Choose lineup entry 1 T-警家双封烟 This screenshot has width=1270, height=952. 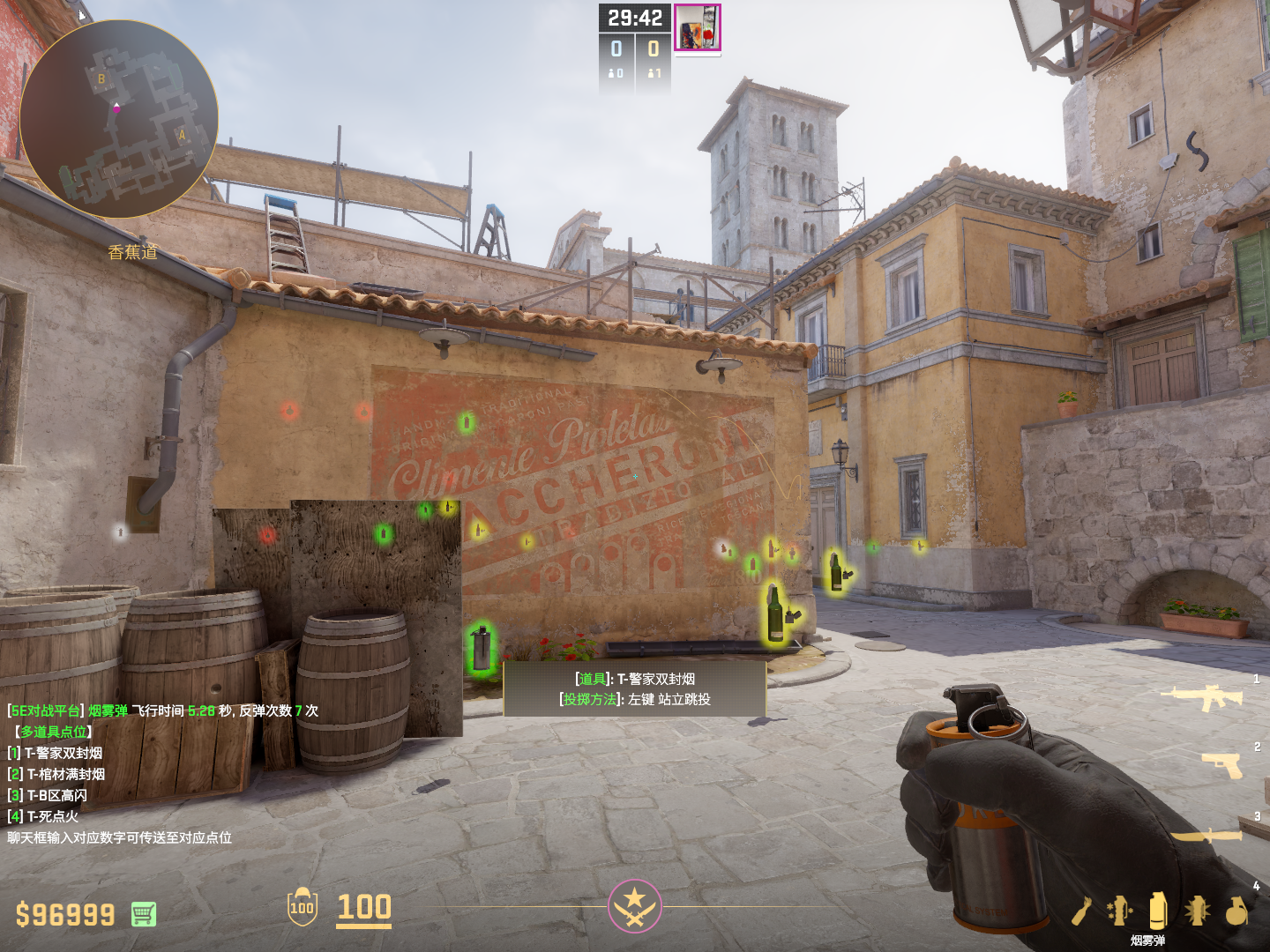point(55,753)
